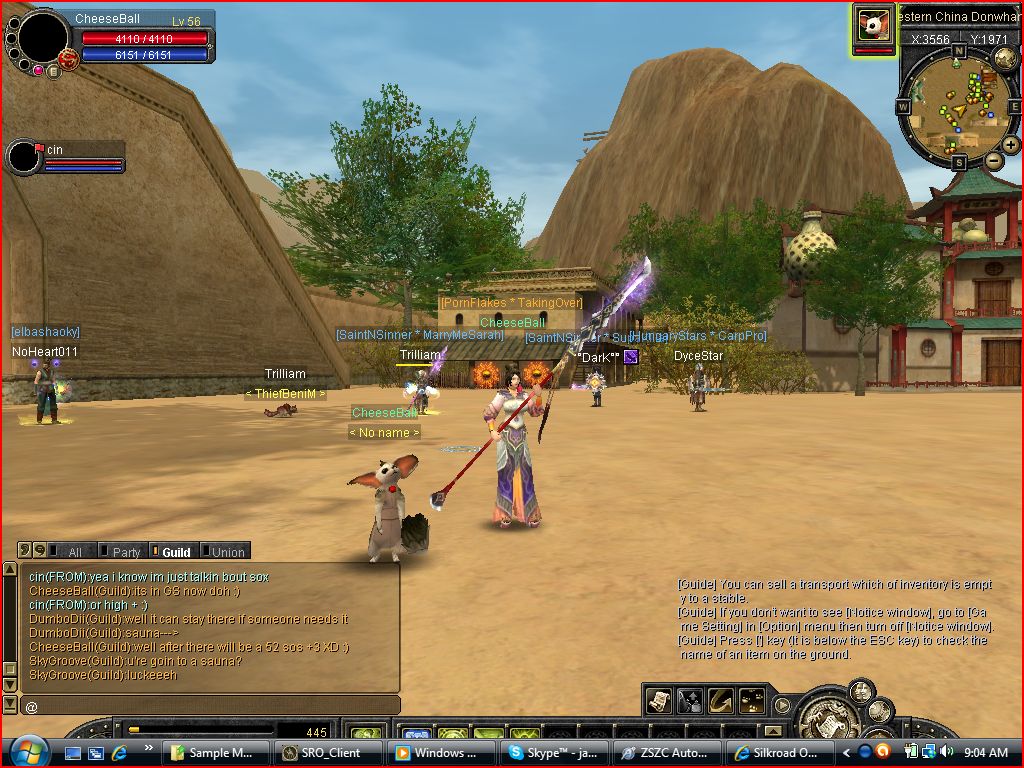Open the Skype taskbar window
This screenshot has width=1024, height=768.
tap(554, 752)
